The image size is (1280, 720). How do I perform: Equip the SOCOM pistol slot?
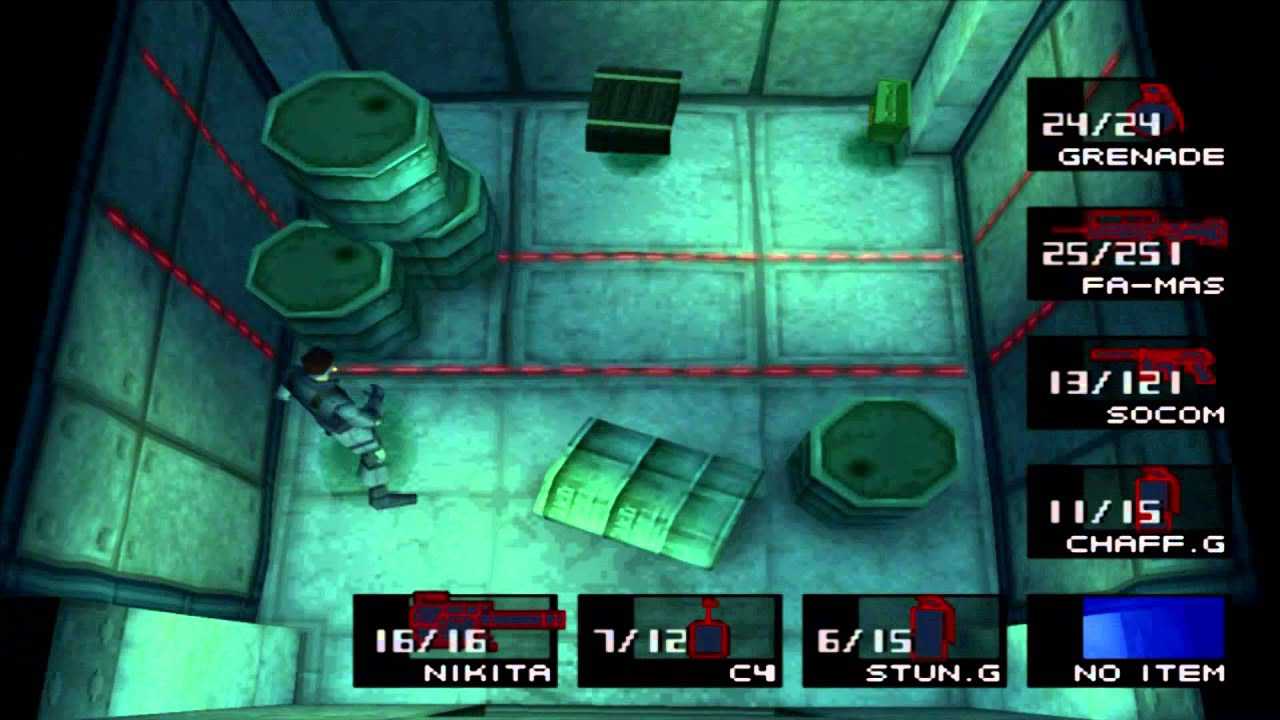tap(1127, 384)
